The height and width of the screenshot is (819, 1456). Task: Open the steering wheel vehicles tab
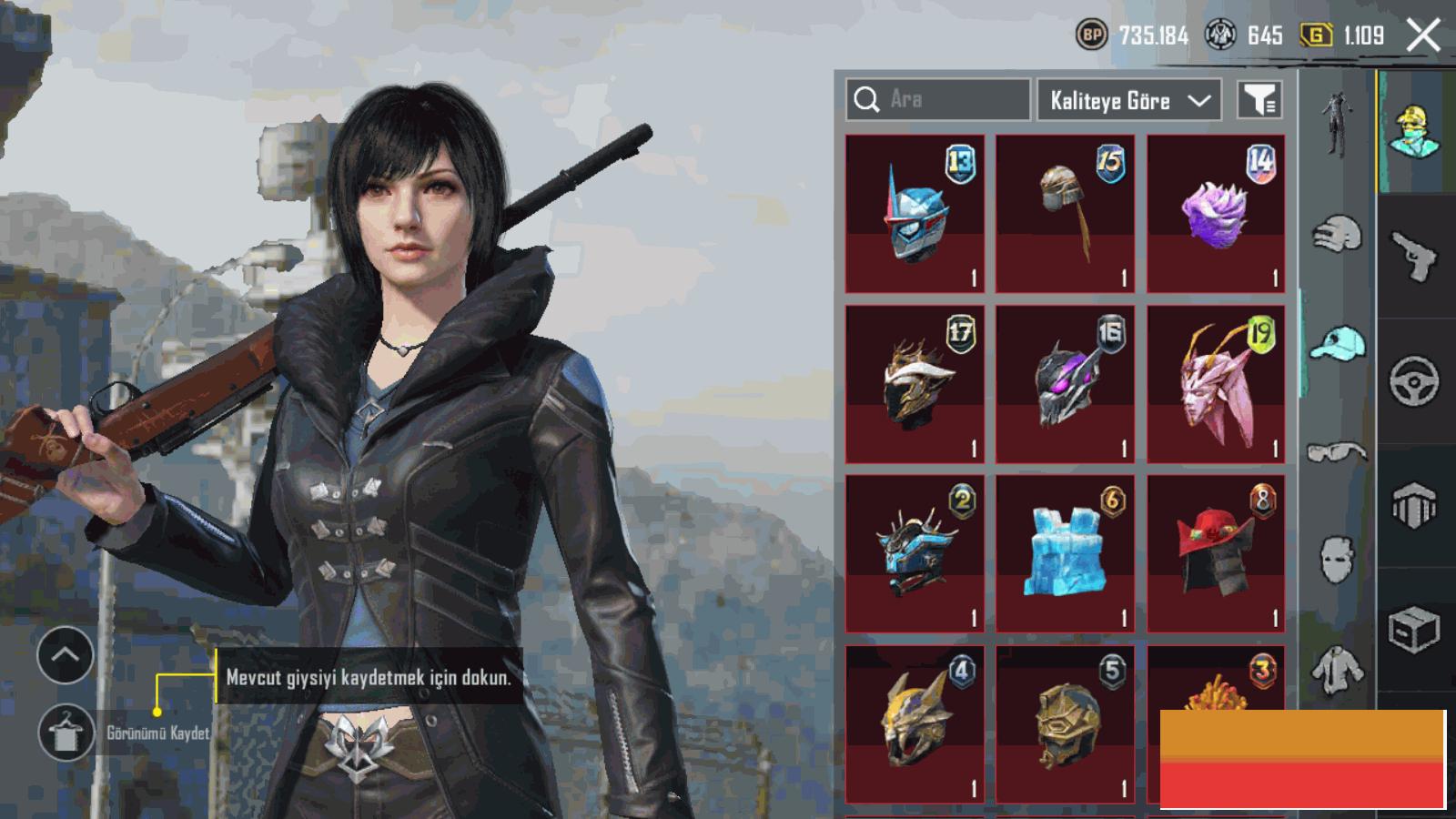click(x=1414, y=380)
